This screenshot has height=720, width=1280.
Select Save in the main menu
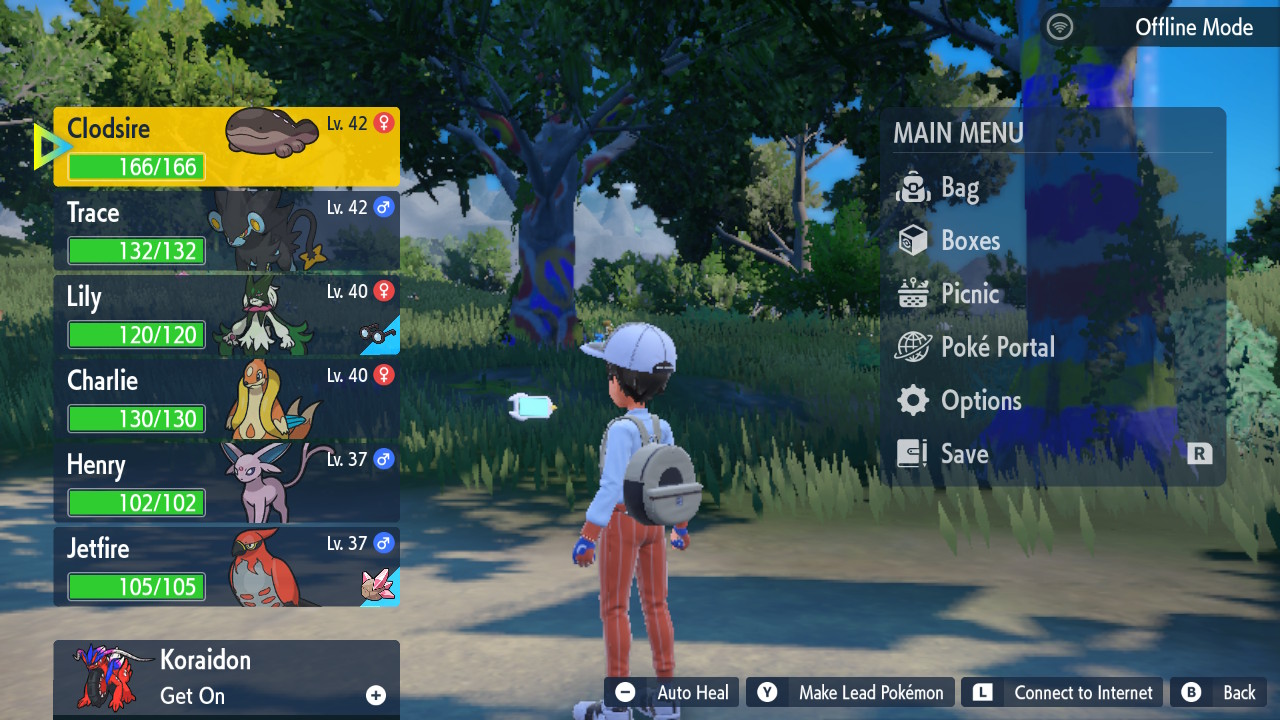point(964,454)
